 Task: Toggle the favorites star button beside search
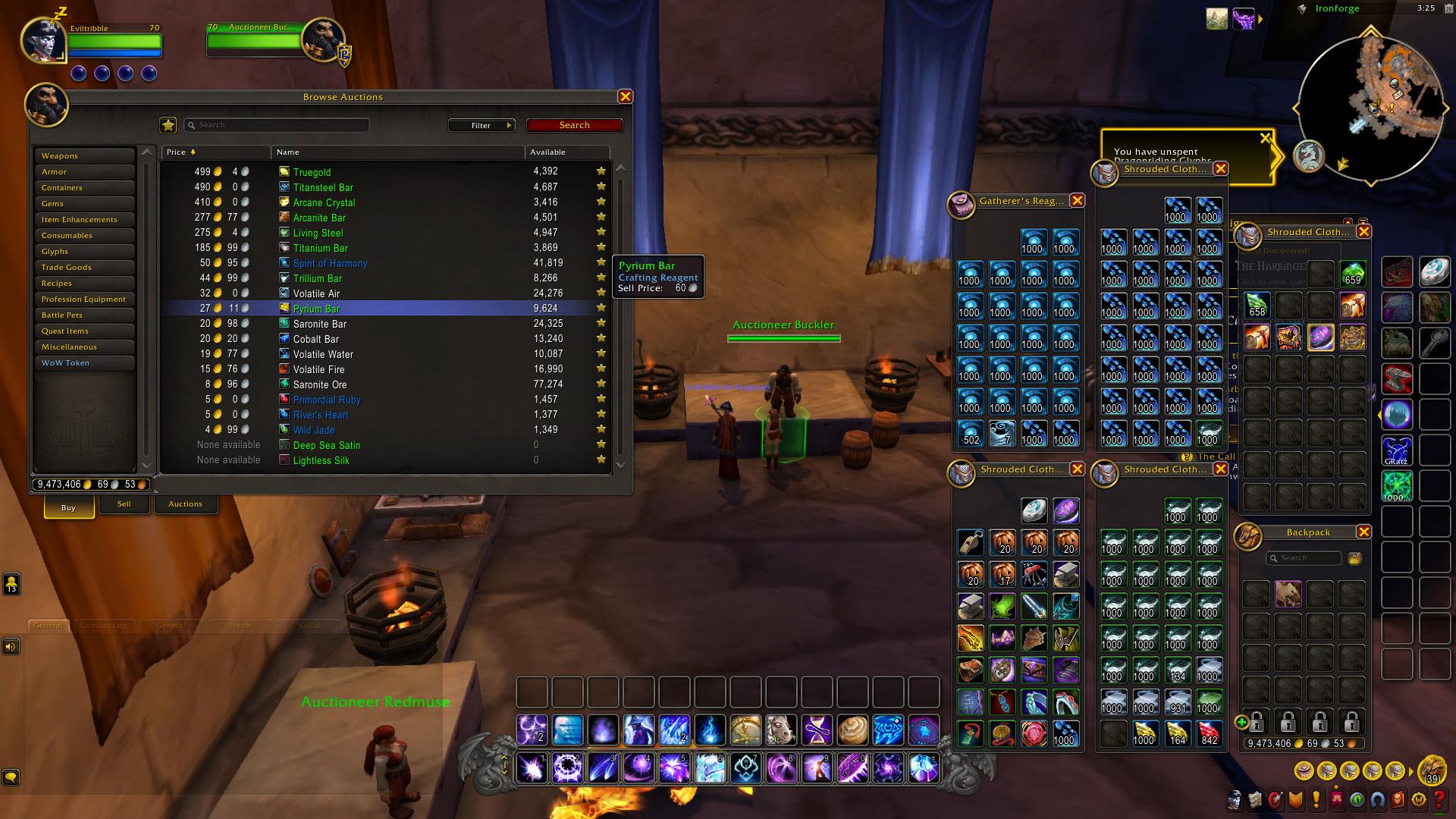[x=168, y=125]
